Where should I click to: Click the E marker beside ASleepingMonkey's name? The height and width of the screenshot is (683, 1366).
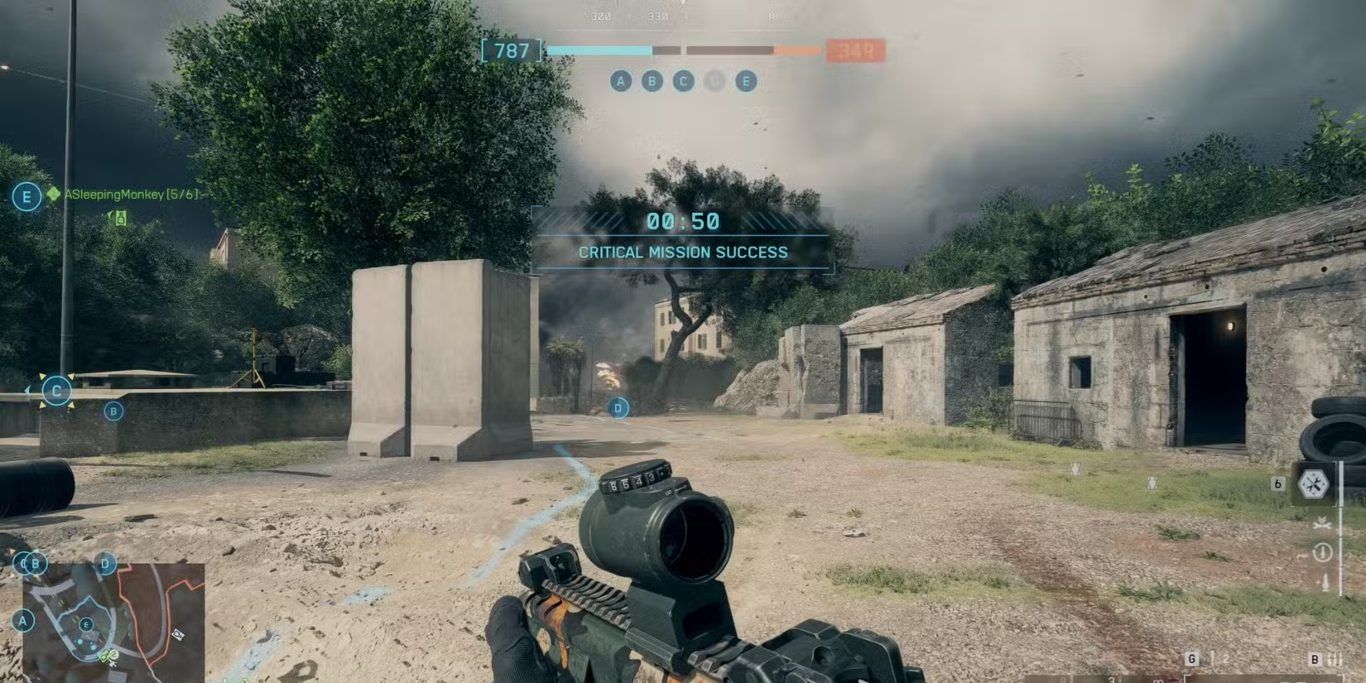coord(27,196)
